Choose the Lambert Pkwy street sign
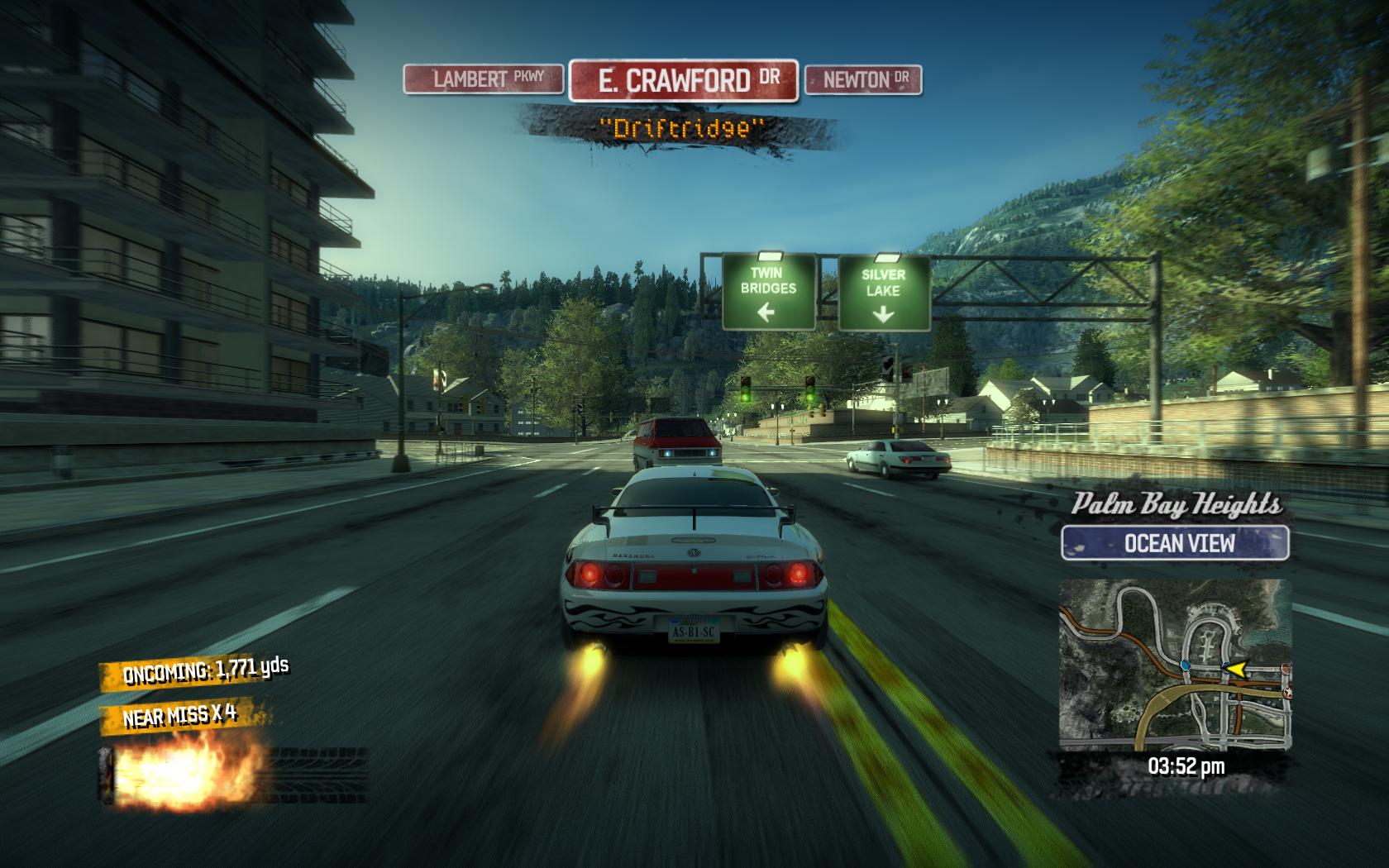 pyautogui.click(x=484, y=79)
